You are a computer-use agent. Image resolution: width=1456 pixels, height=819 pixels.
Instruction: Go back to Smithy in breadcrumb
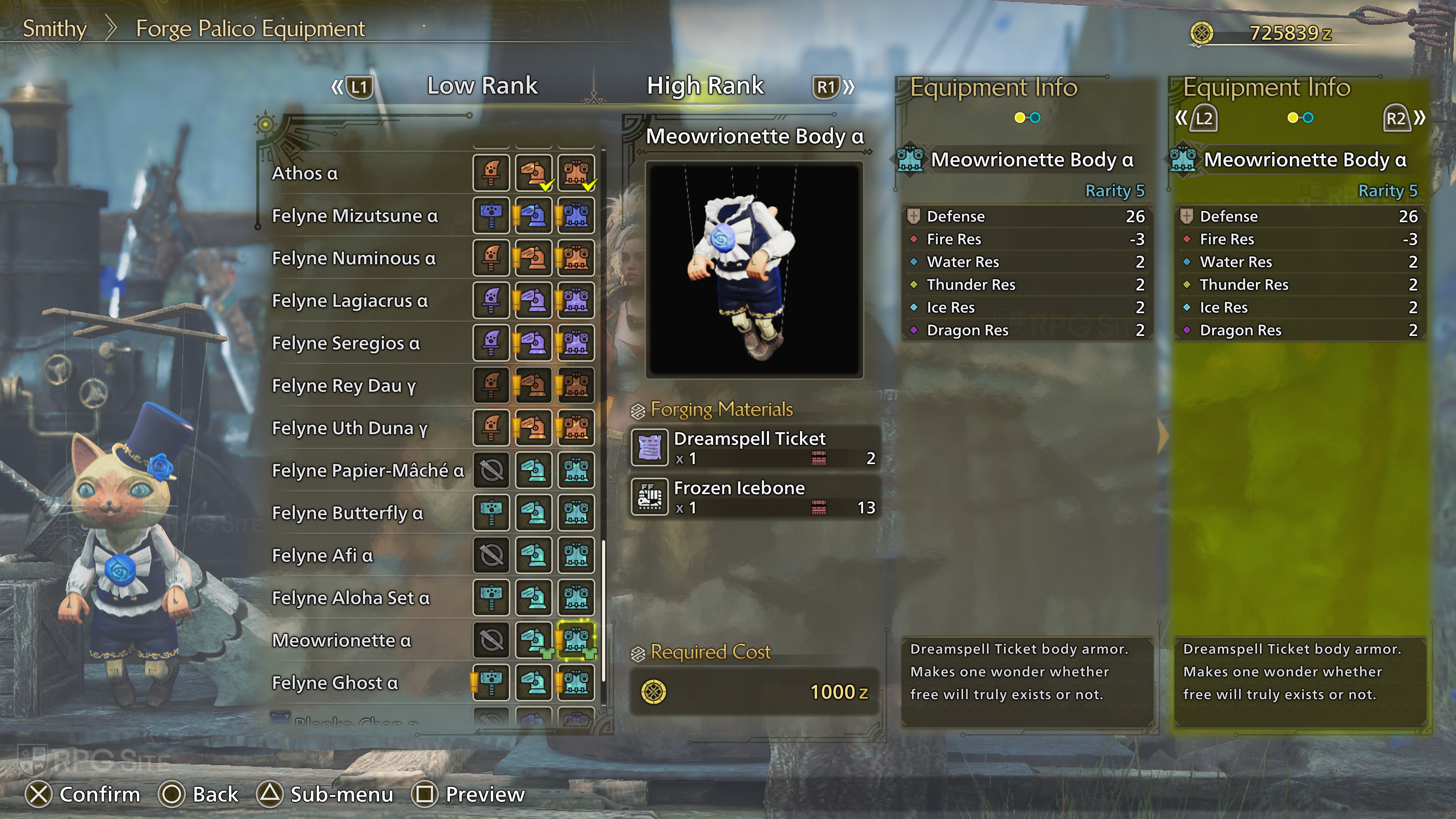point(54,29)
